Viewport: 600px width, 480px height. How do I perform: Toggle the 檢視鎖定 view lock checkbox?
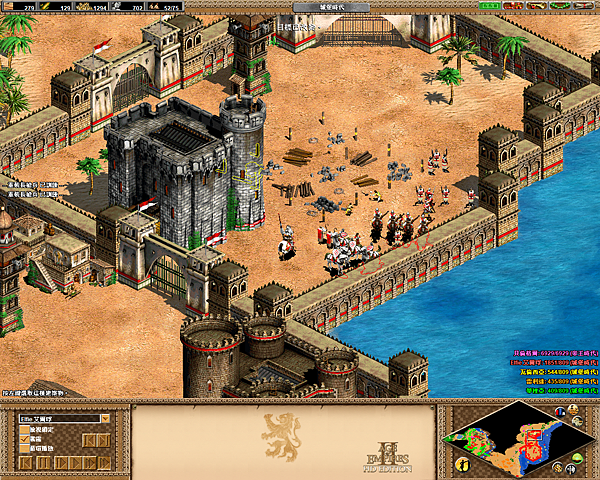[x=24, y=429]
